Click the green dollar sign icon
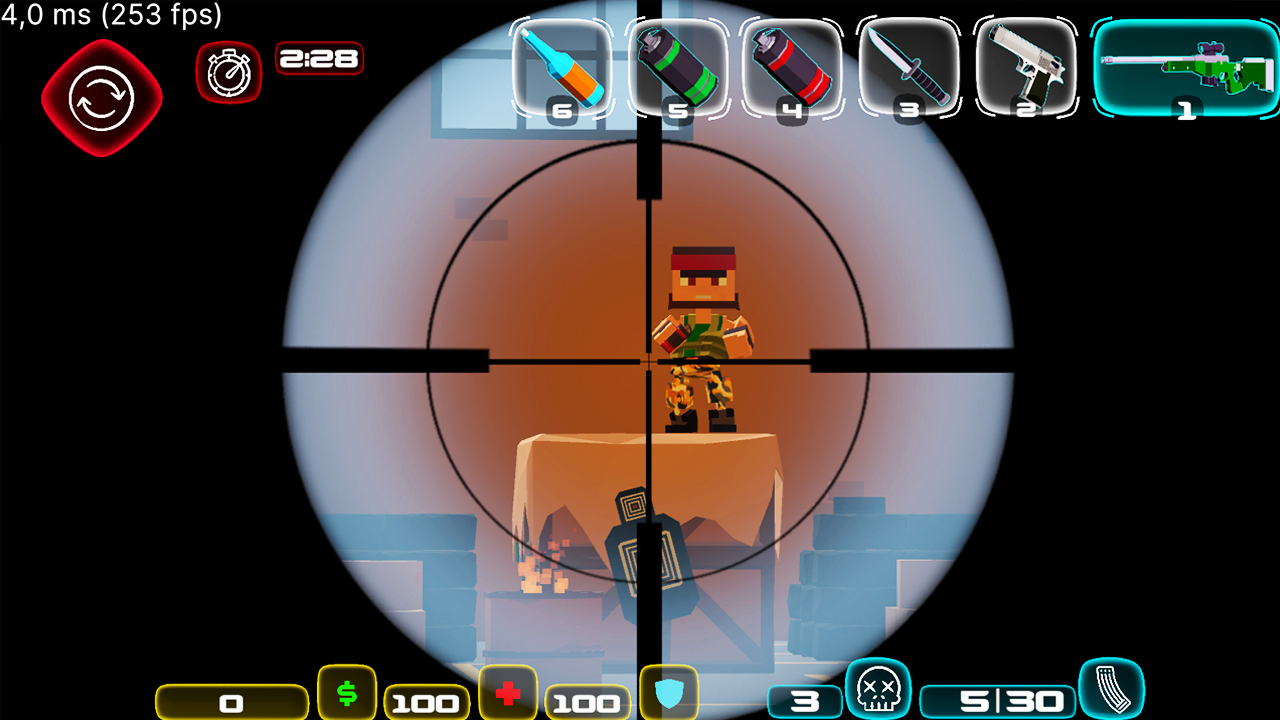The height and width of the screenshot is (720, 1280). pos(348,694)
